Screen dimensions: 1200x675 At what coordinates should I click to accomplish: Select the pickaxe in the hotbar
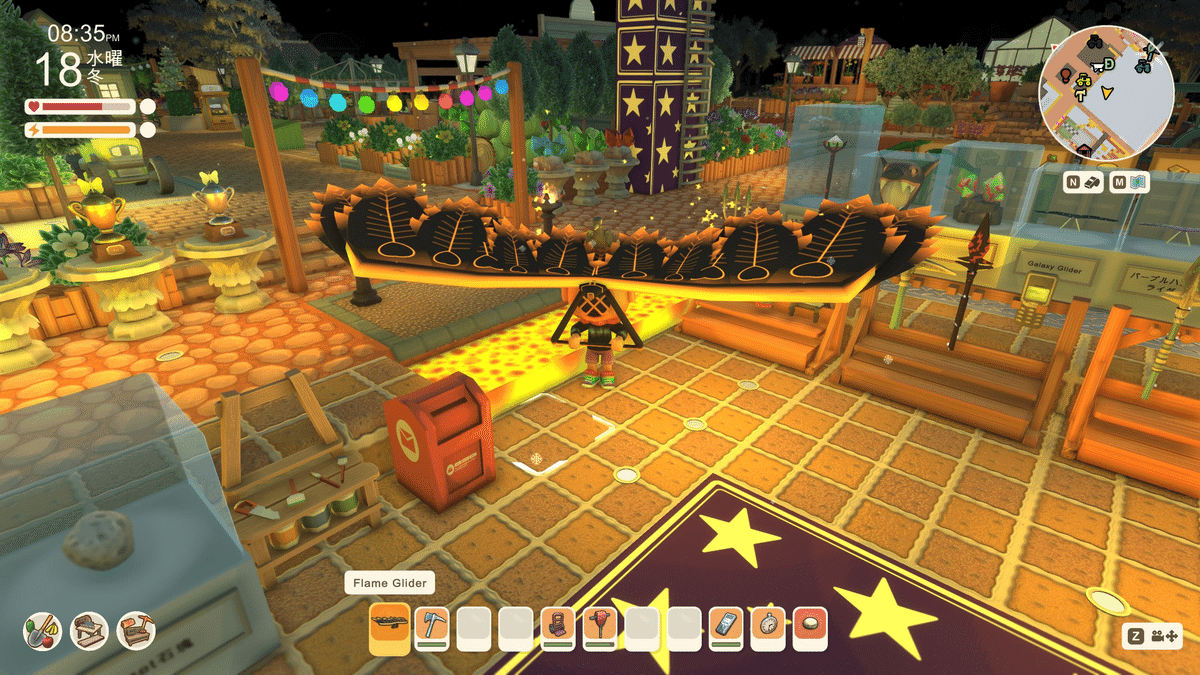pyautogui.click(x=431, y=626)
